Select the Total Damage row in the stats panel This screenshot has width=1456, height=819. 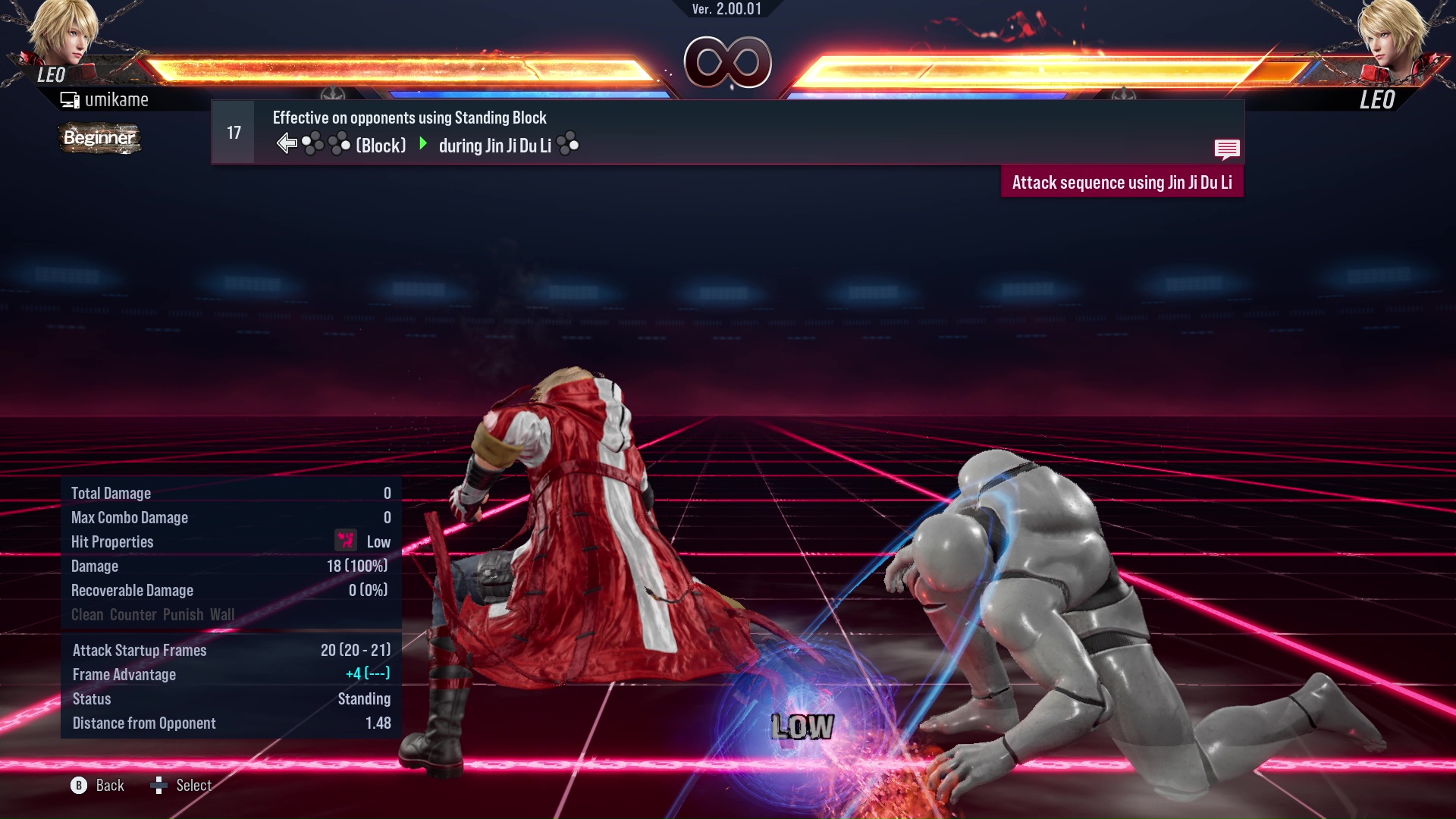pos(227,493)
